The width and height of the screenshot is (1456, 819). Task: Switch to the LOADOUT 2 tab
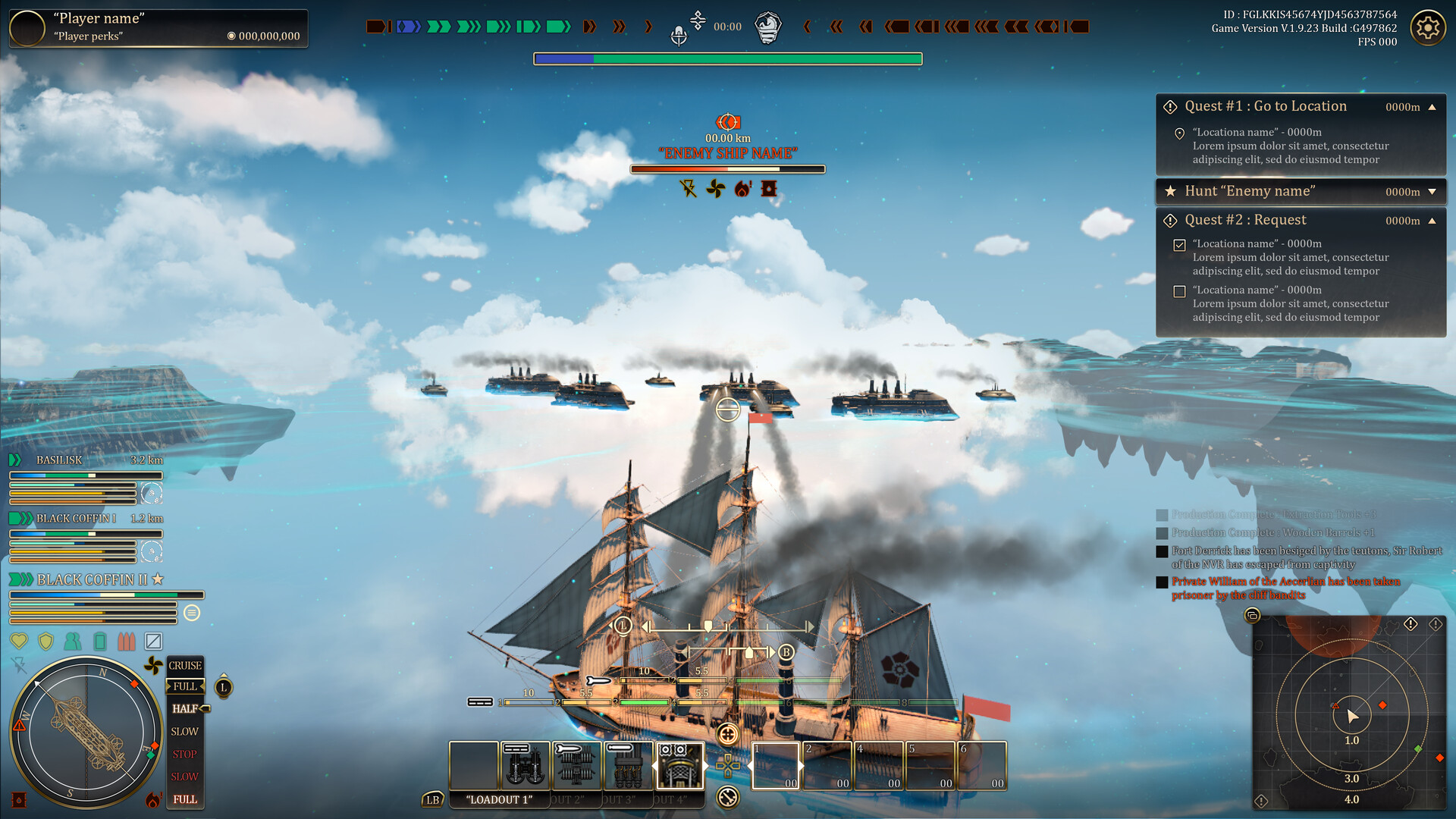[569, 800]
